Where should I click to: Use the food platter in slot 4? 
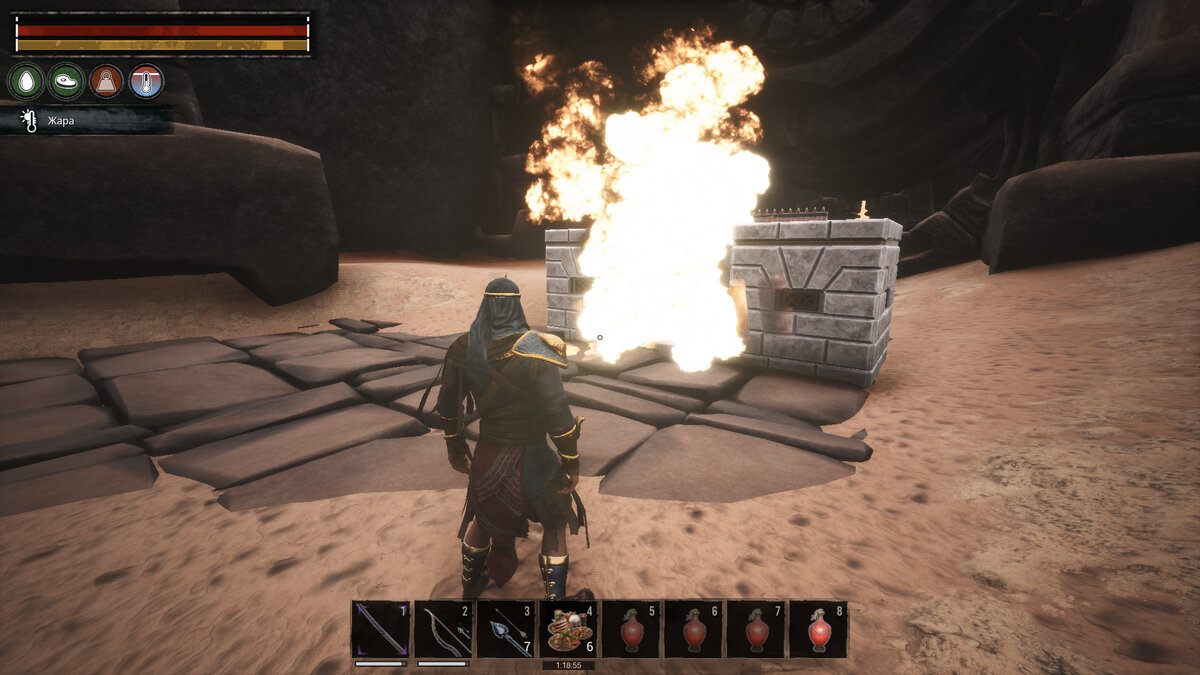(x=568, y=629)
